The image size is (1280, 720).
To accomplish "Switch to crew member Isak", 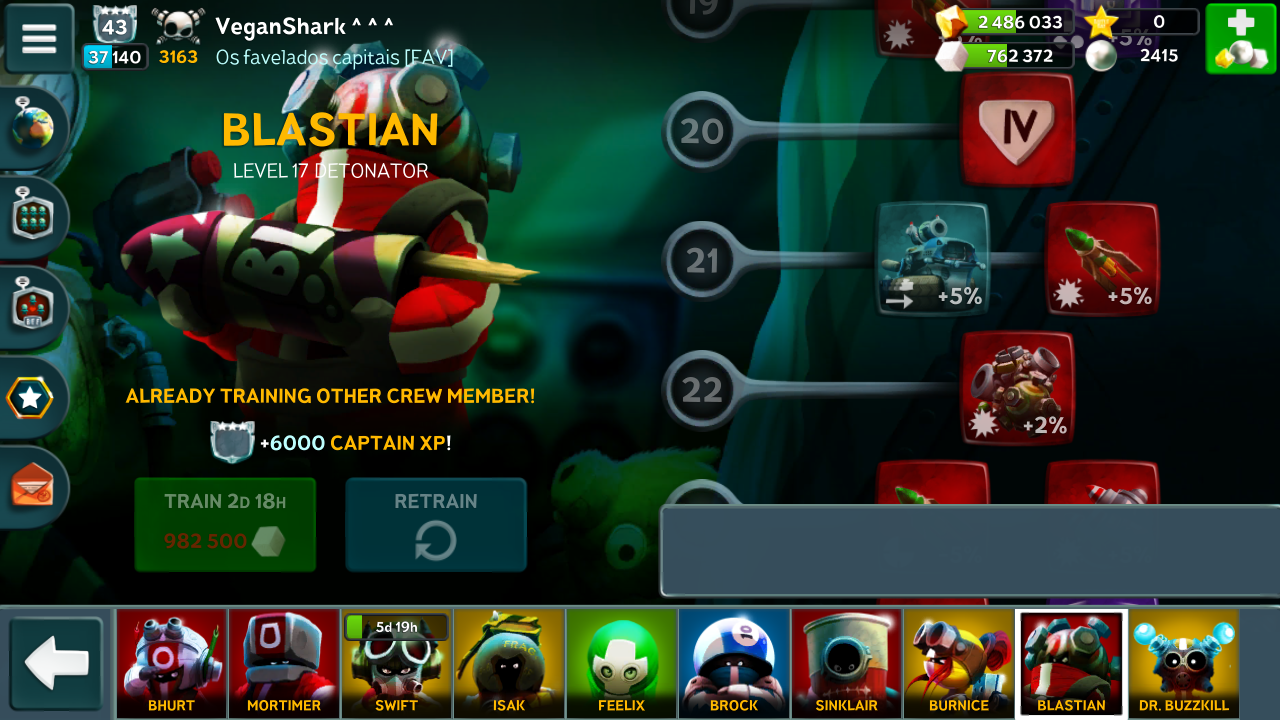I will [509, 663].
